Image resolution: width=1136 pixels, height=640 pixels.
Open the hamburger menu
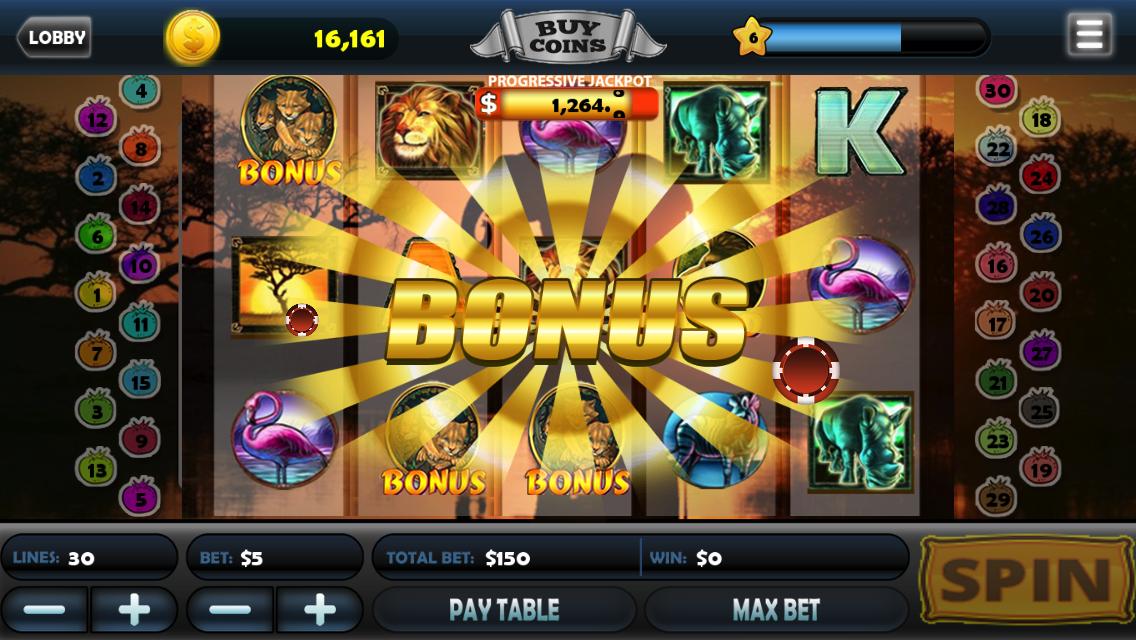(1089, 35)
